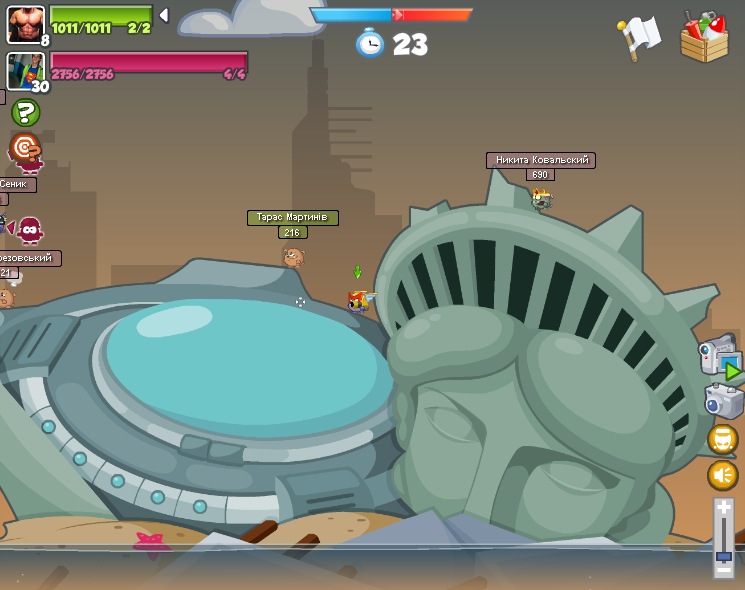
Task: Click the orange face button above the speaker
Action: point(722,439)
